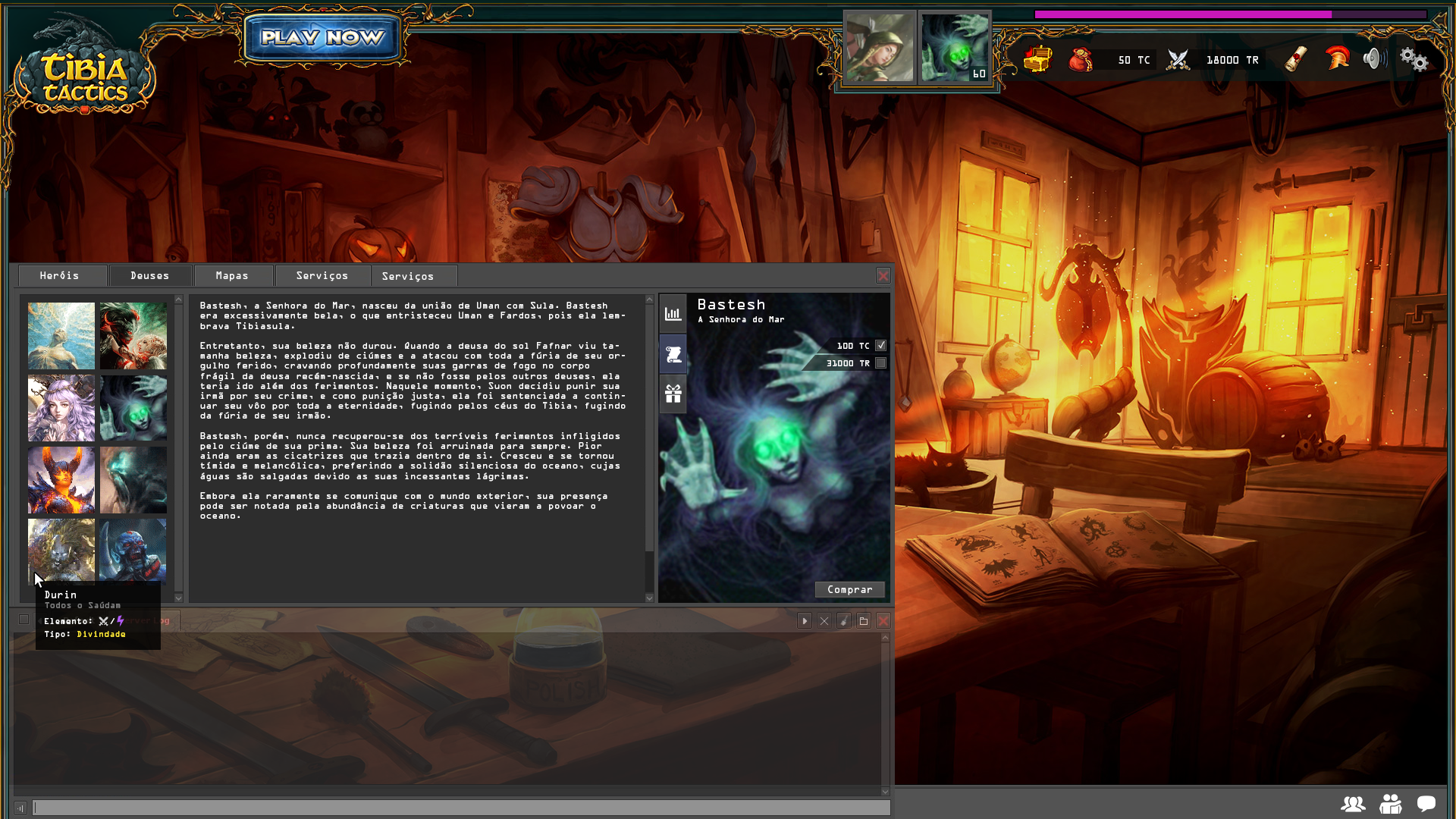Click the chat text input field
Screen dimensions: 1456x819
pyautogui.click(x=461, y=808)
